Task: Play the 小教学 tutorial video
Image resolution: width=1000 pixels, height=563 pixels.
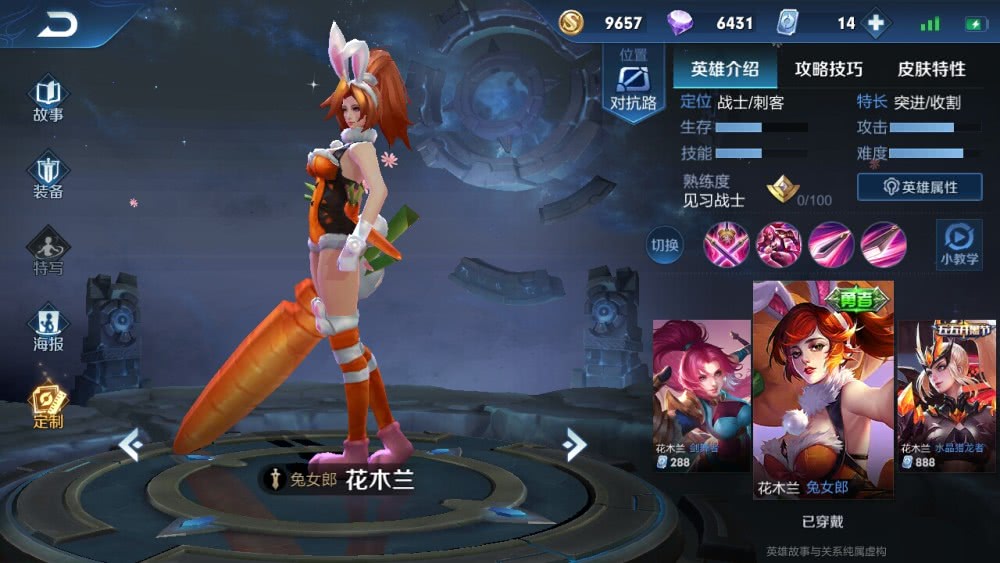Action: point(958,244)
